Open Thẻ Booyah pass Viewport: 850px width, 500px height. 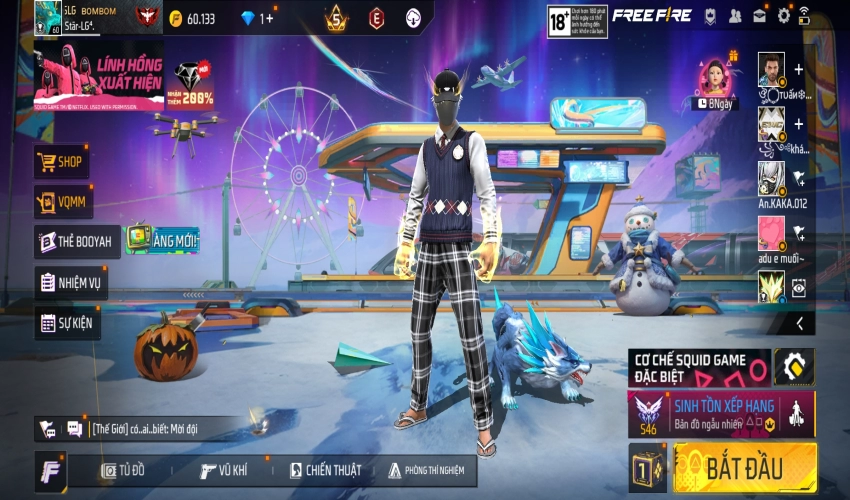tap(77, 242)
